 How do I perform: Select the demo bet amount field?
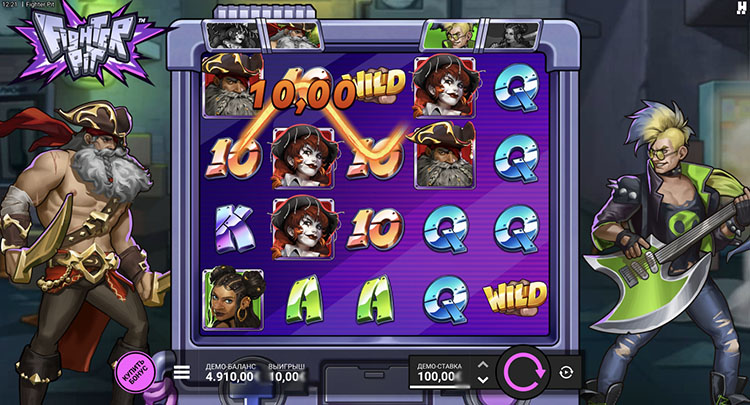[x=439, y=373]
